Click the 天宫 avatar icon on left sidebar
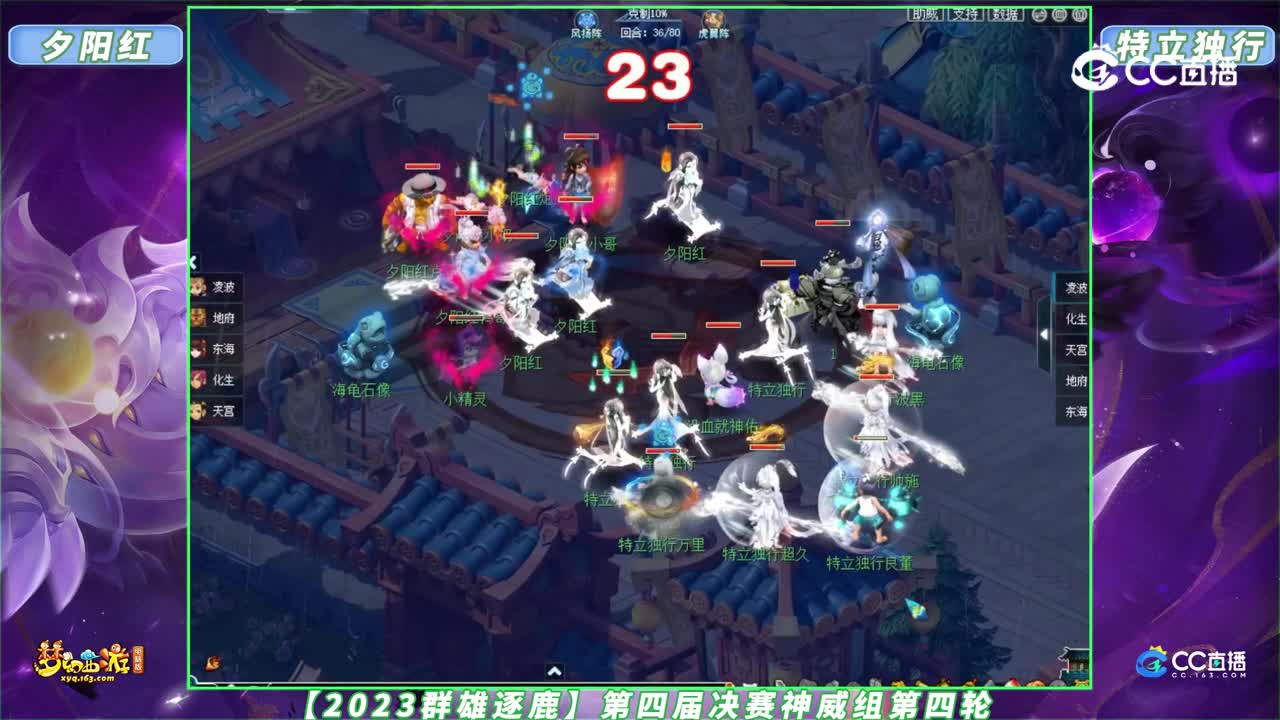This screenshot has height=720, width=1280. (x=198, y=409)
